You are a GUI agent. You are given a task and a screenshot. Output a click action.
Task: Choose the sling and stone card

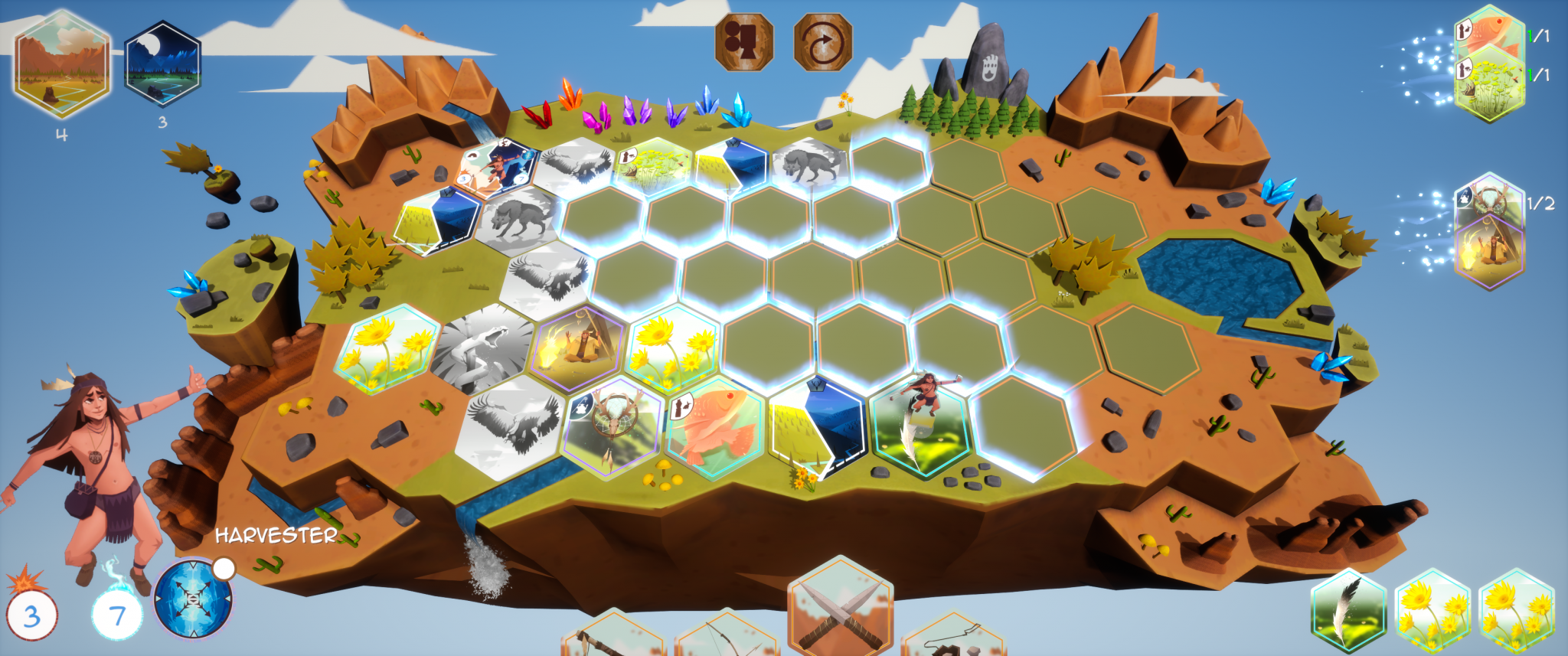click(x=953, y=639)
